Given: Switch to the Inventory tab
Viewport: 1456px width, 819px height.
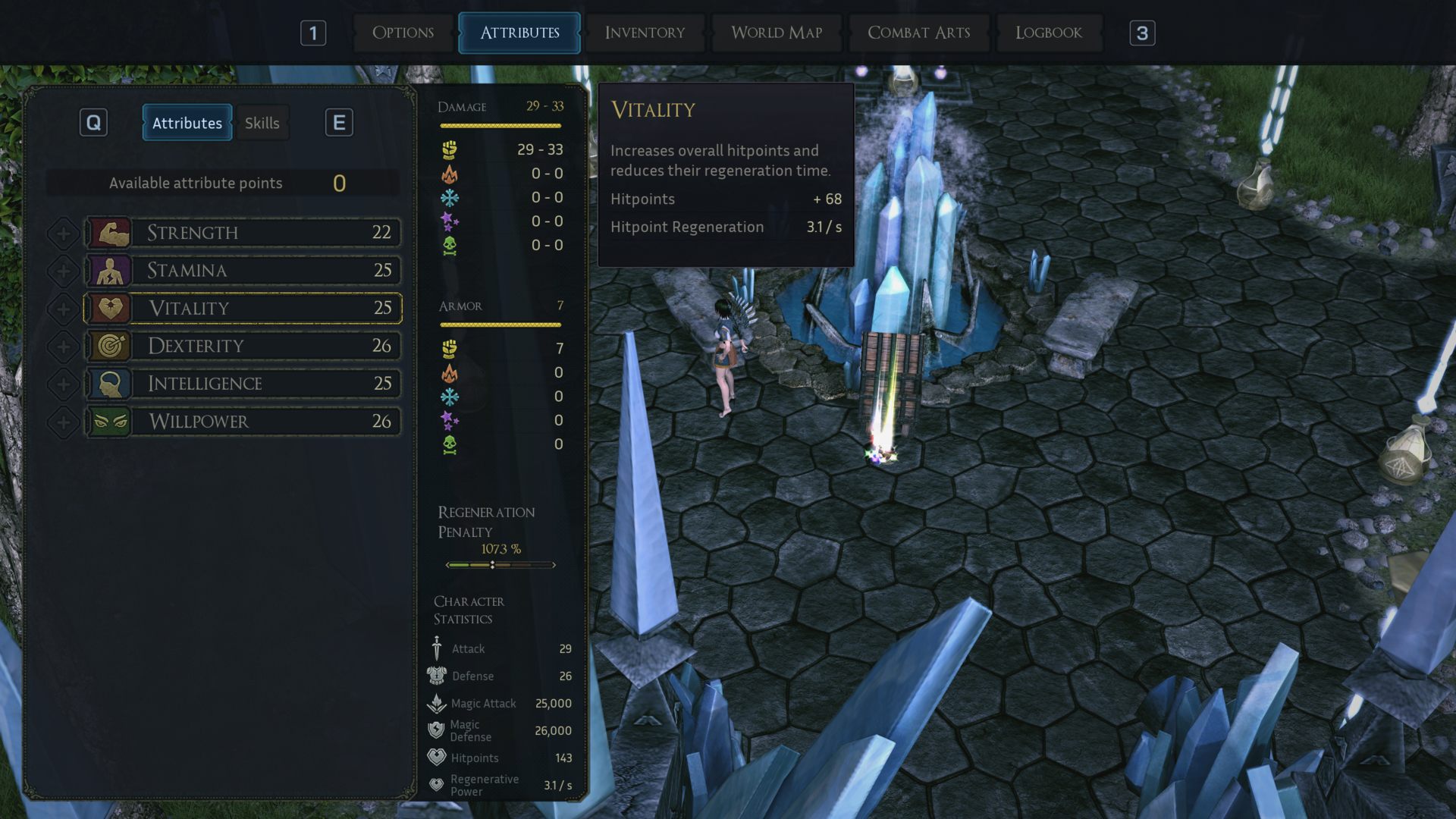Looking at the screenshot, I should (645, 33).
